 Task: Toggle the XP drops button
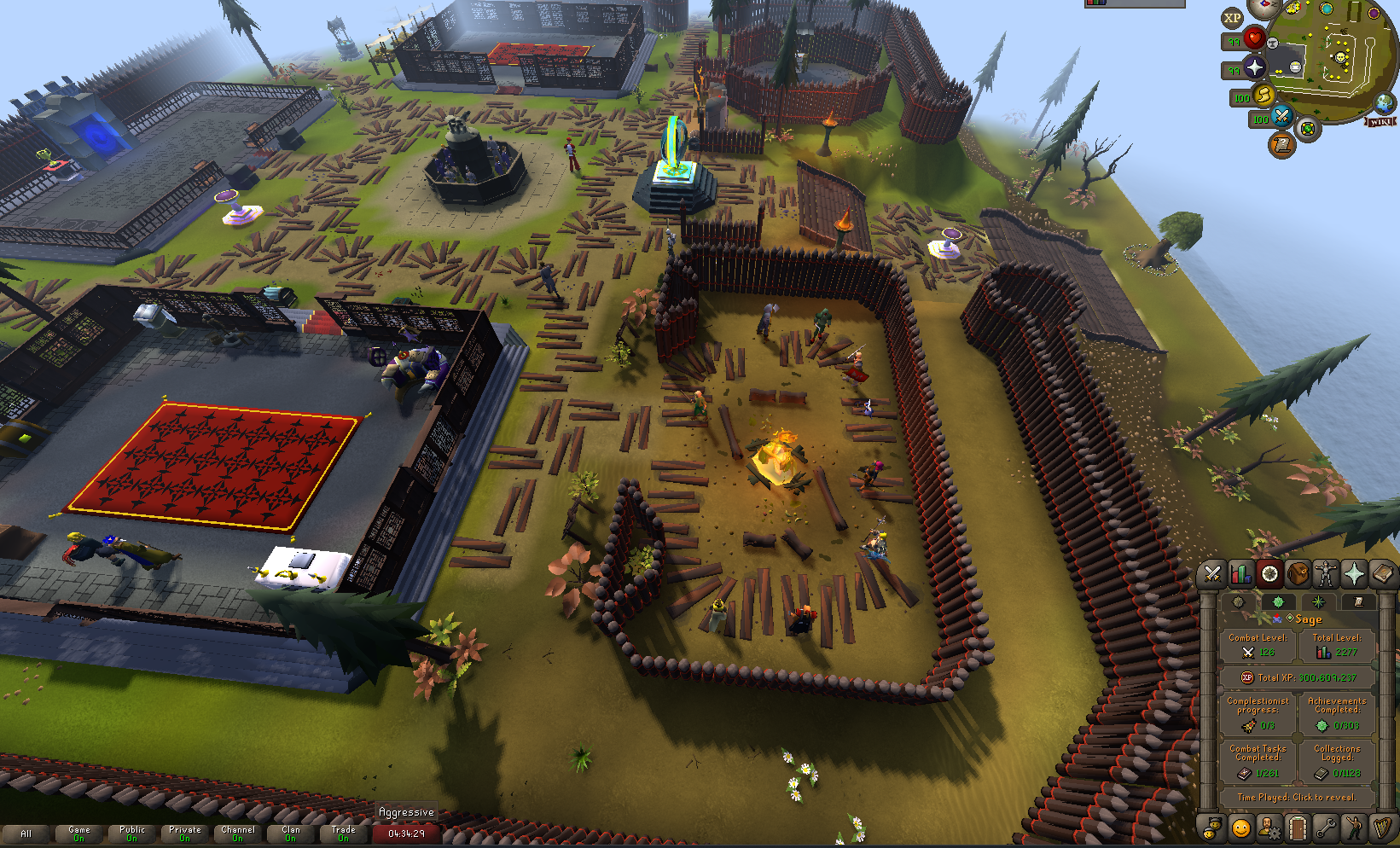coord(1232,18)
